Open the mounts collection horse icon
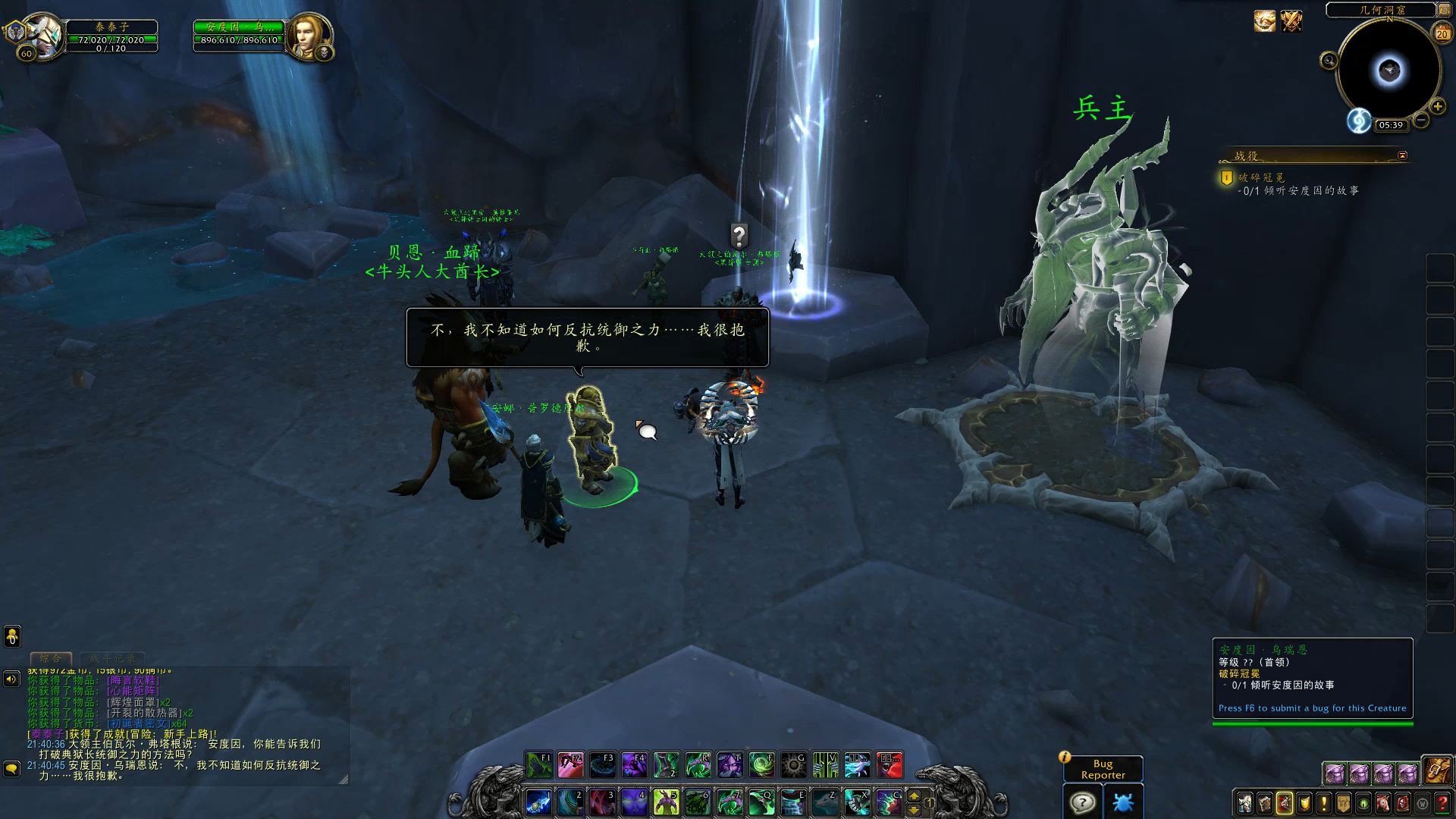 [x=1383, y=803]
